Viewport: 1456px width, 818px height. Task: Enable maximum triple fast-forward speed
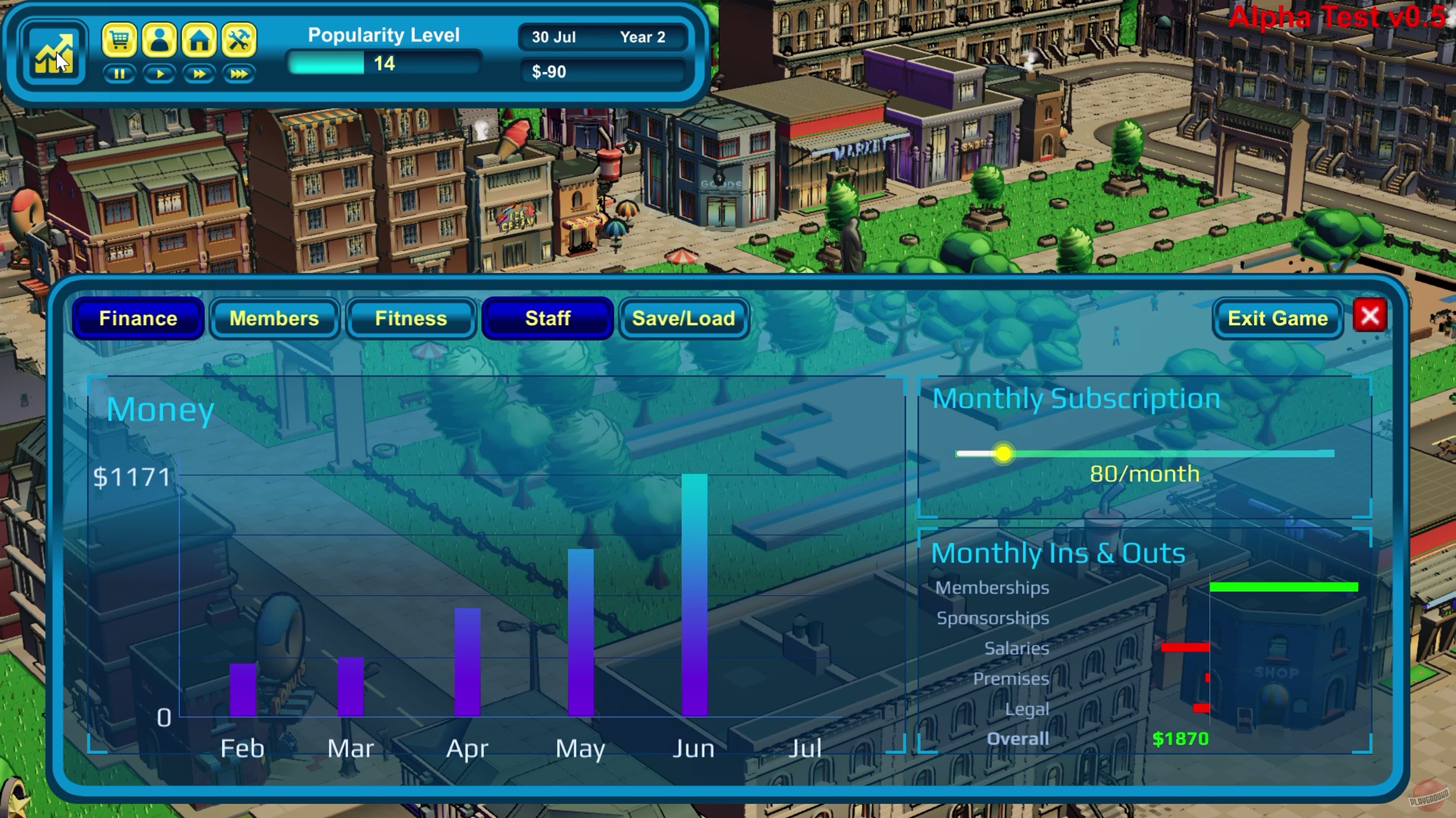click(238, 73)
